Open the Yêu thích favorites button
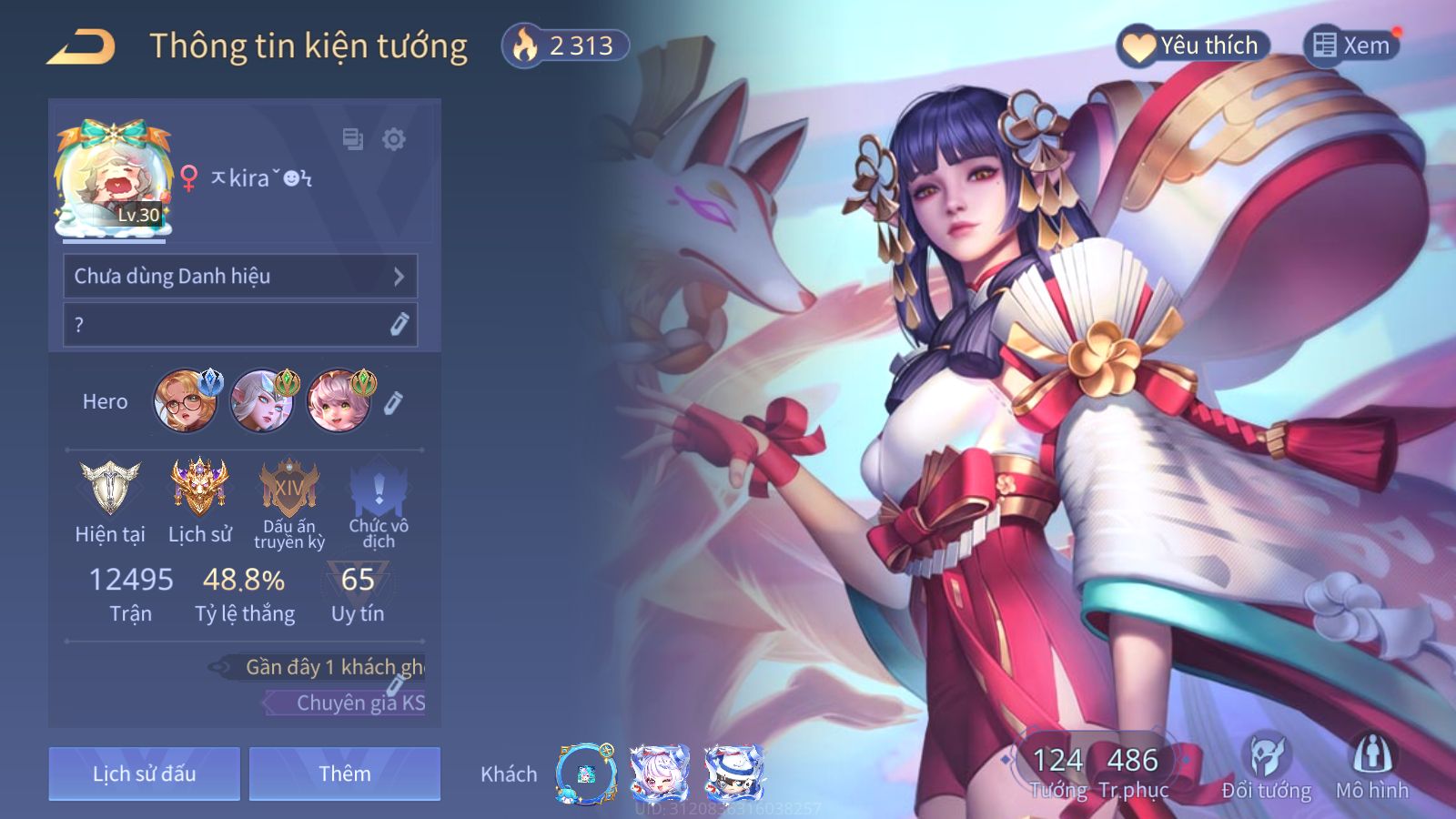This screenshot has height=819, width=1456. pos(1192,45)
